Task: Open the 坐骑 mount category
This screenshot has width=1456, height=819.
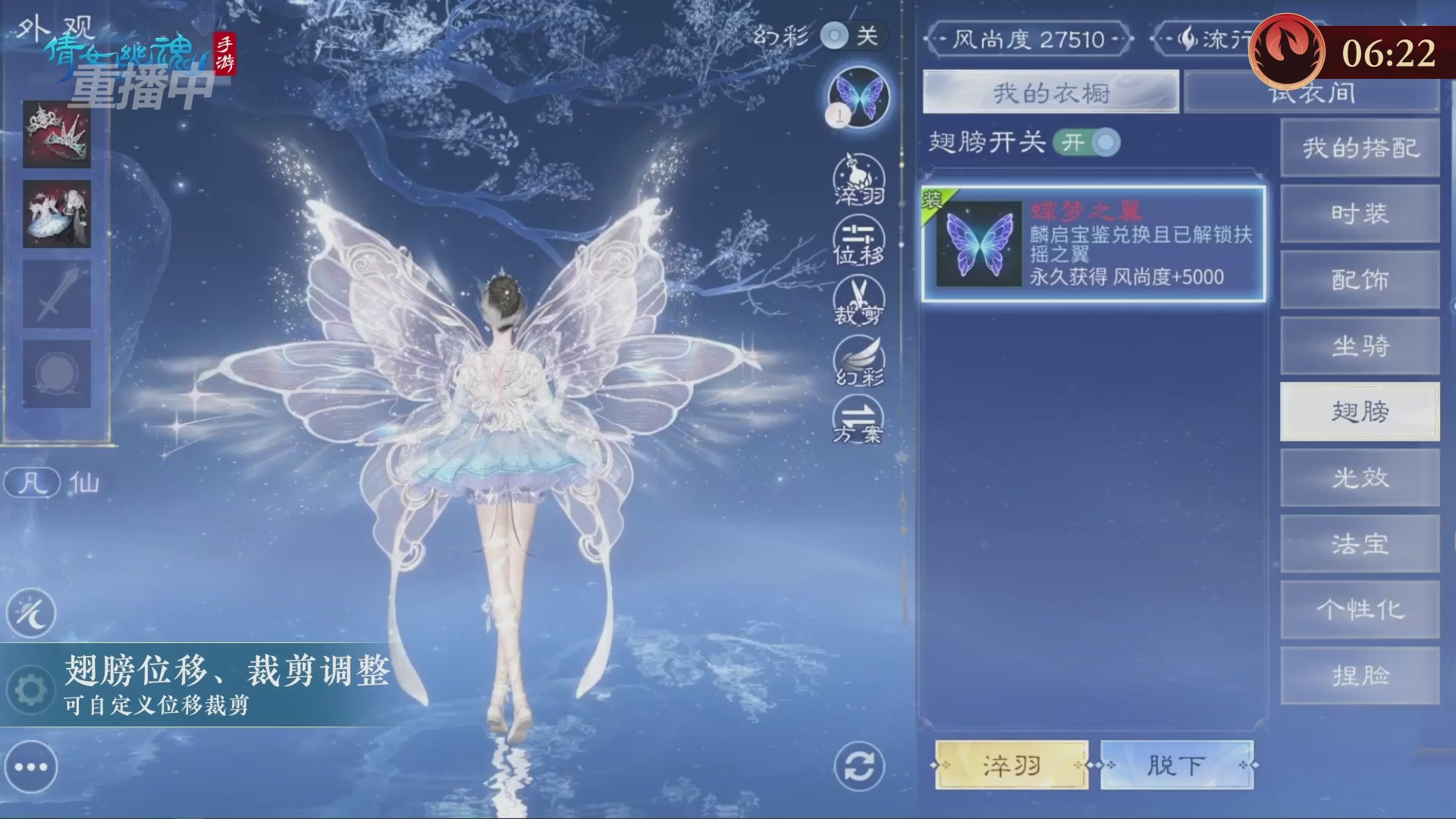Action: click(1360, 346)
